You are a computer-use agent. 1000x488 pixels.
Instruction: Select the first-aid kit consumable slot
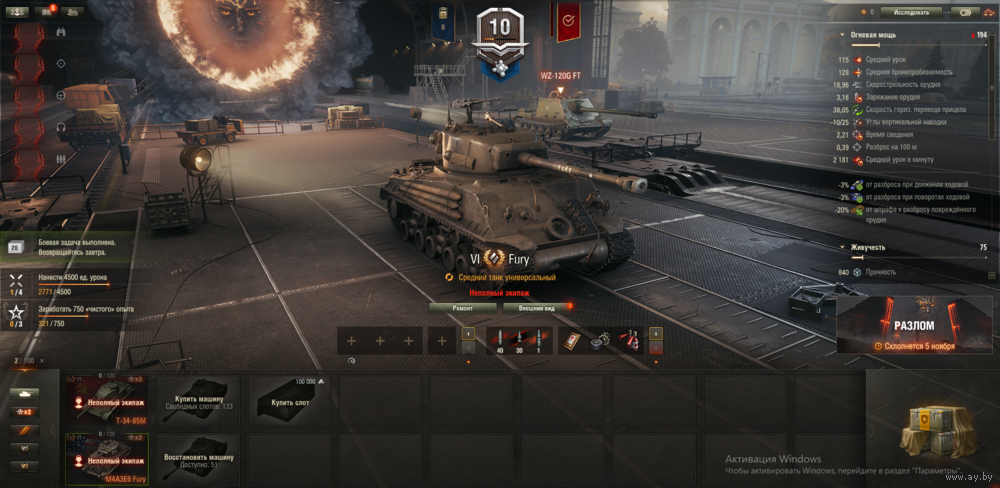point(574,341)
